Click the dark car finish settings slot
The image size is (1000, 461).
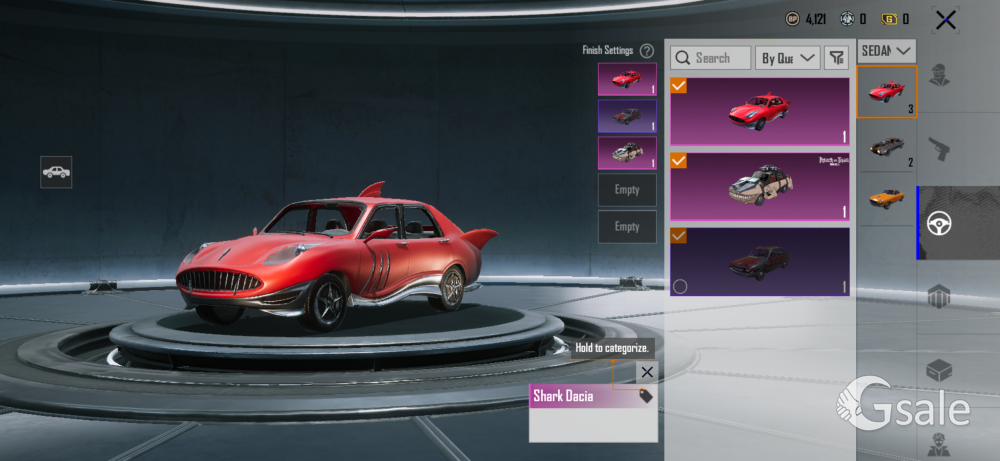pos(627,116)
